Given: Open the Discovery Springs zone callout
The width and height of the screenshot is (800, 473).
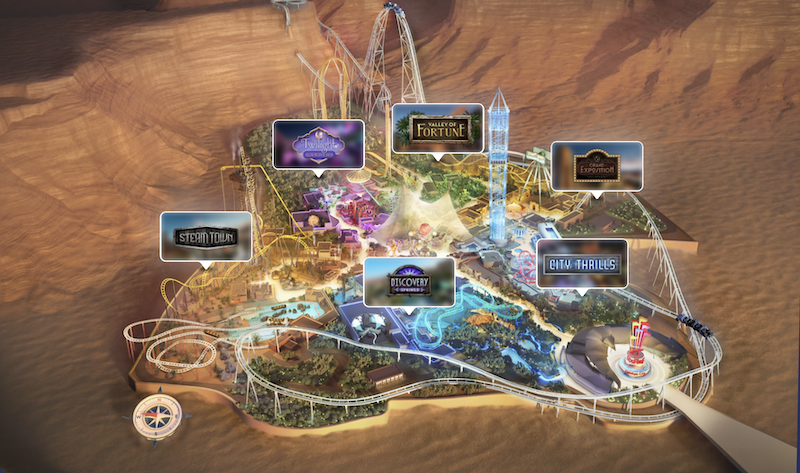Looking at the screenshot, I should point(409,281).
